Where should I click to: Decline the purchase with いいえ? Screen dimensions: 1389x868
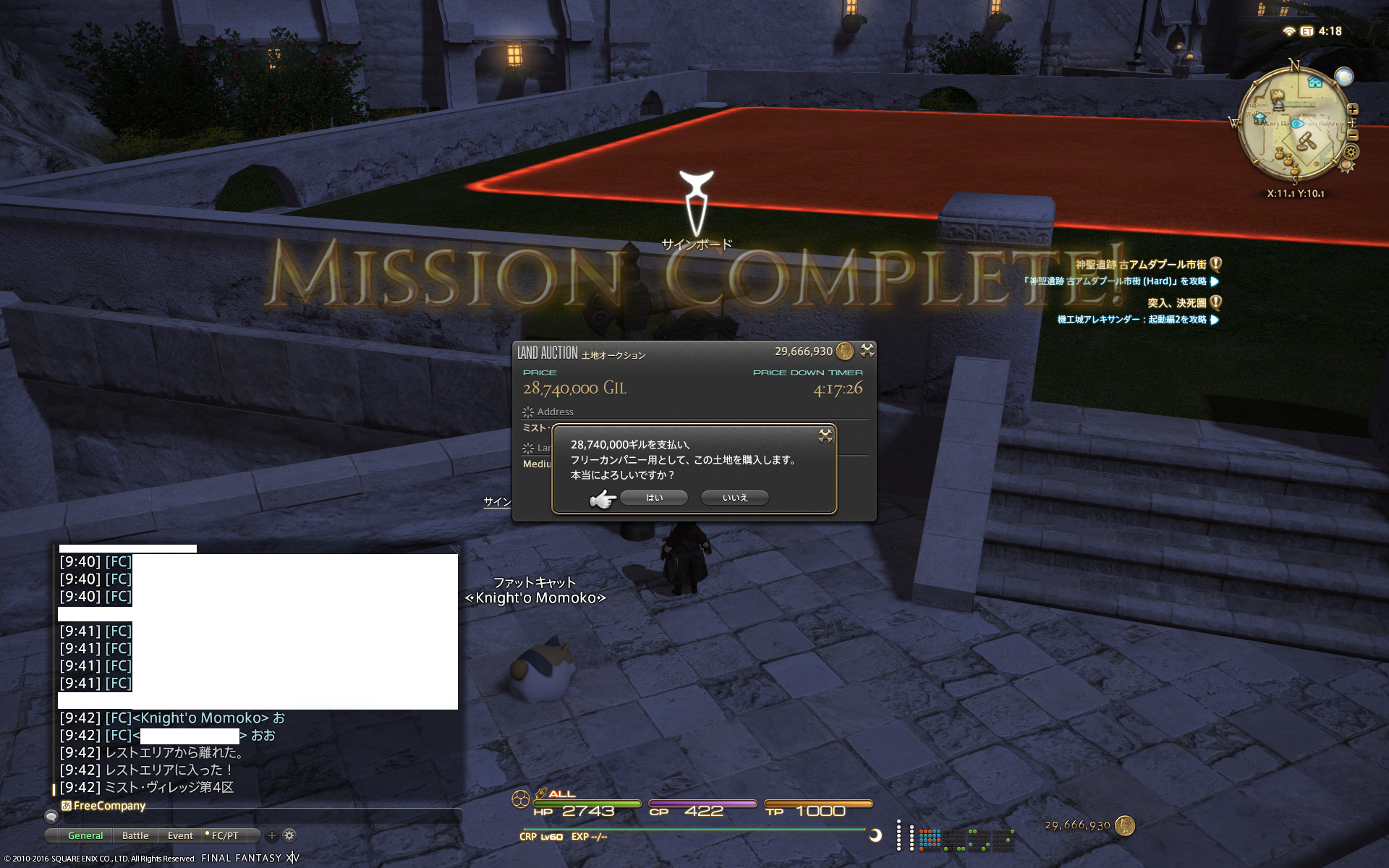(734, 498)
